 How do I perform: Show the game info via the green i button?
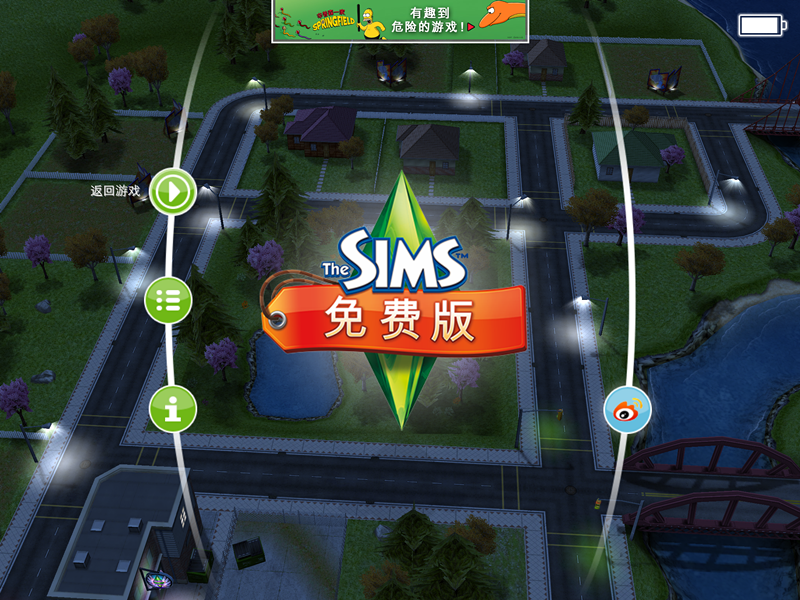(172, 409)
